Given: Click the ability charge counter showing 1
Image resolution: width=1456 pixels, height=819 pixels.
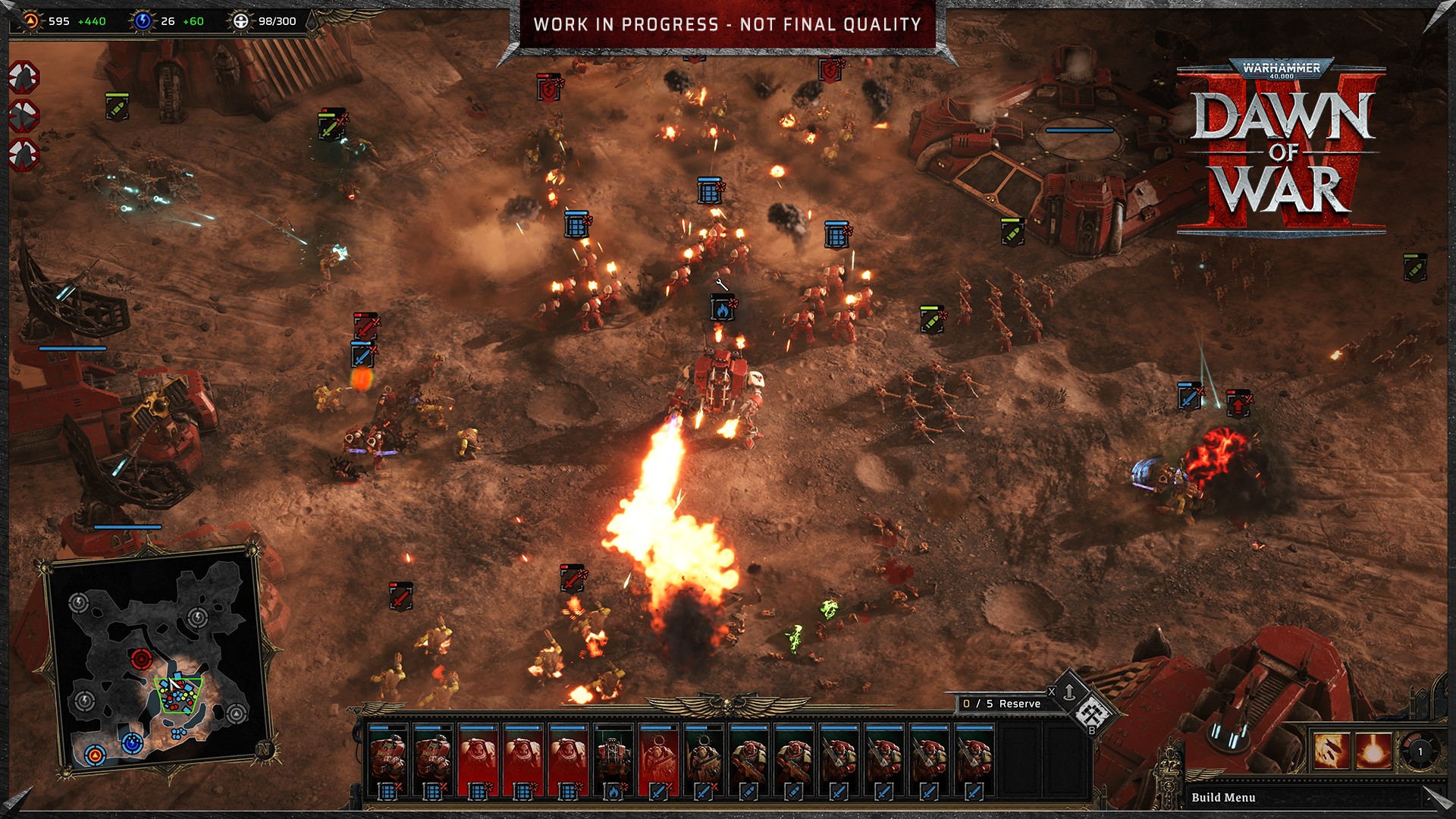Looking at the screenshot, I should click(x=1420, y=751).
